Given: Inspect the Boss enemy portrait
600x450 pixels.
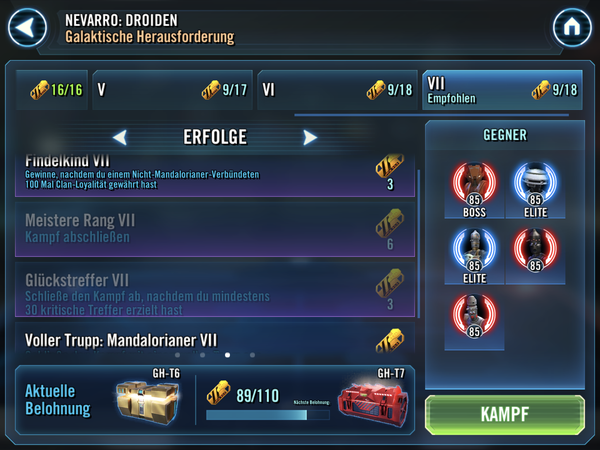Looking at the screenshot, I should point(475,185).
